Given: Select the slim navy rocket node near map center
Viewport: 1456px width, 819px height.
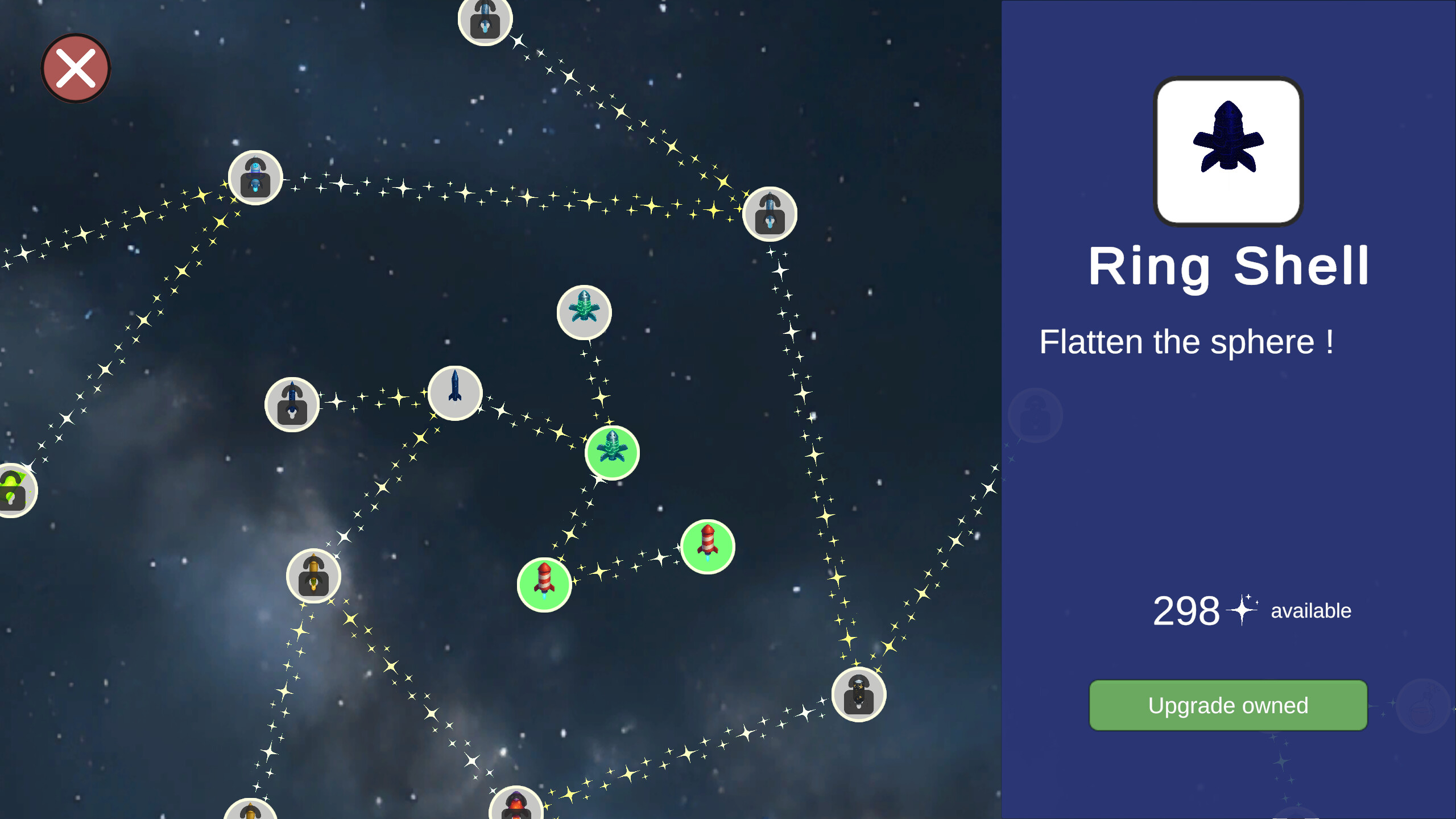Looking at the screenshot, I should (454, 392).
